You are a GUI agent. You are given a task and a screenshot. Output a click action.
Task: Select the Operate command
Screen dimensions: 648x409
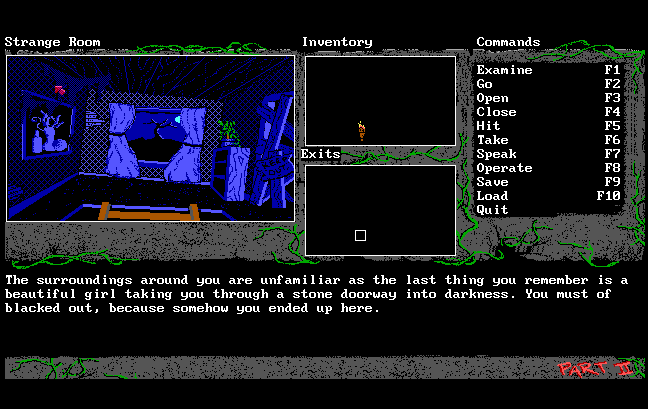504,168
